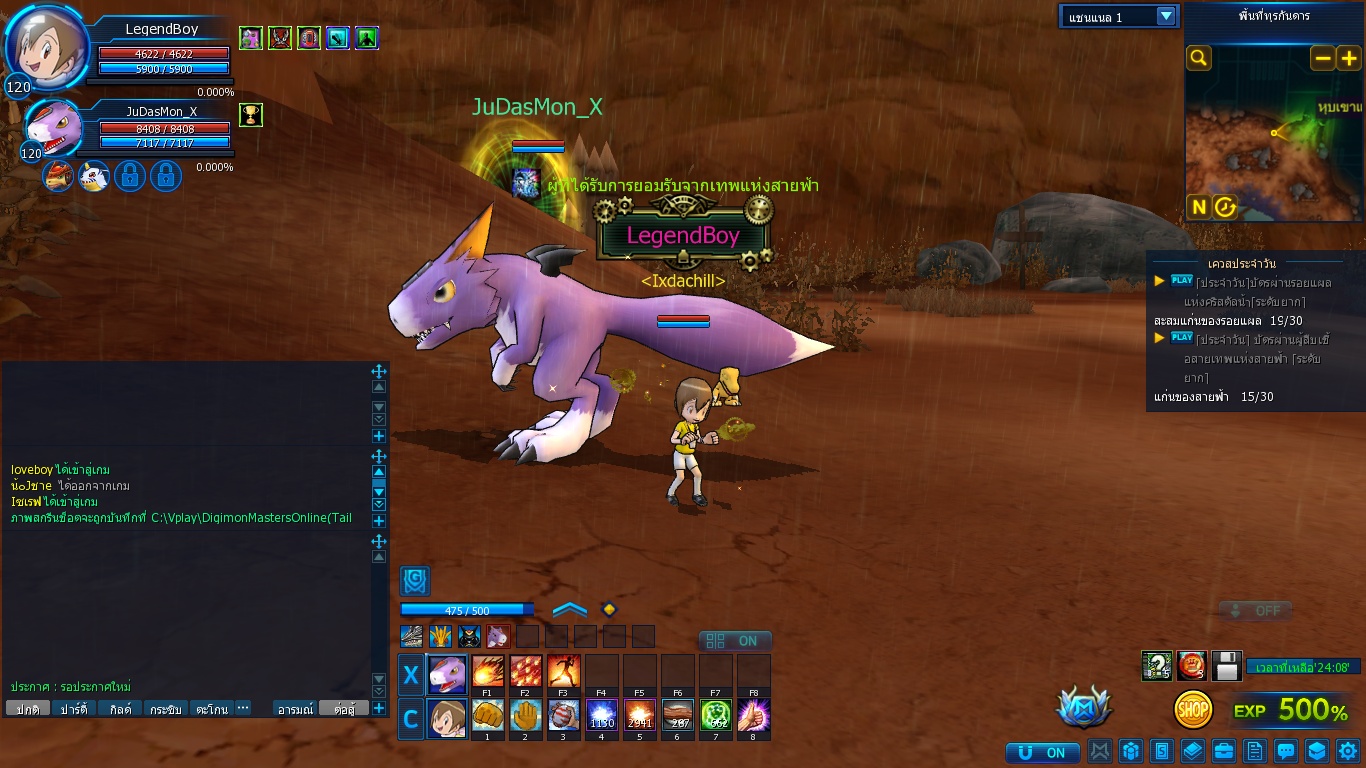Zoom in the minimap with plus button
Screen dimensions: 1366x768
pos(1348,58)
